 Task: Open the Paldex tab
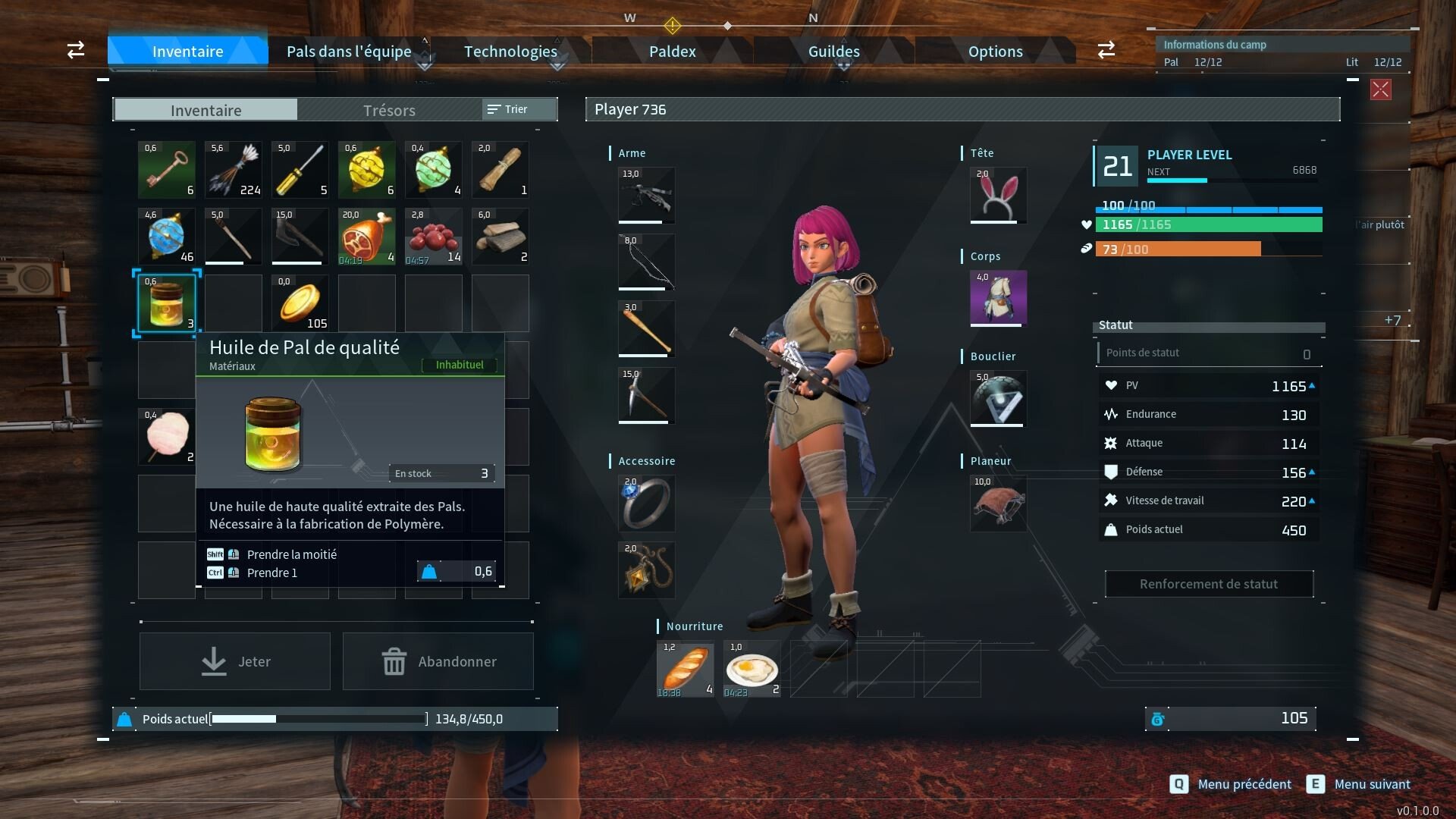(672, 52)
